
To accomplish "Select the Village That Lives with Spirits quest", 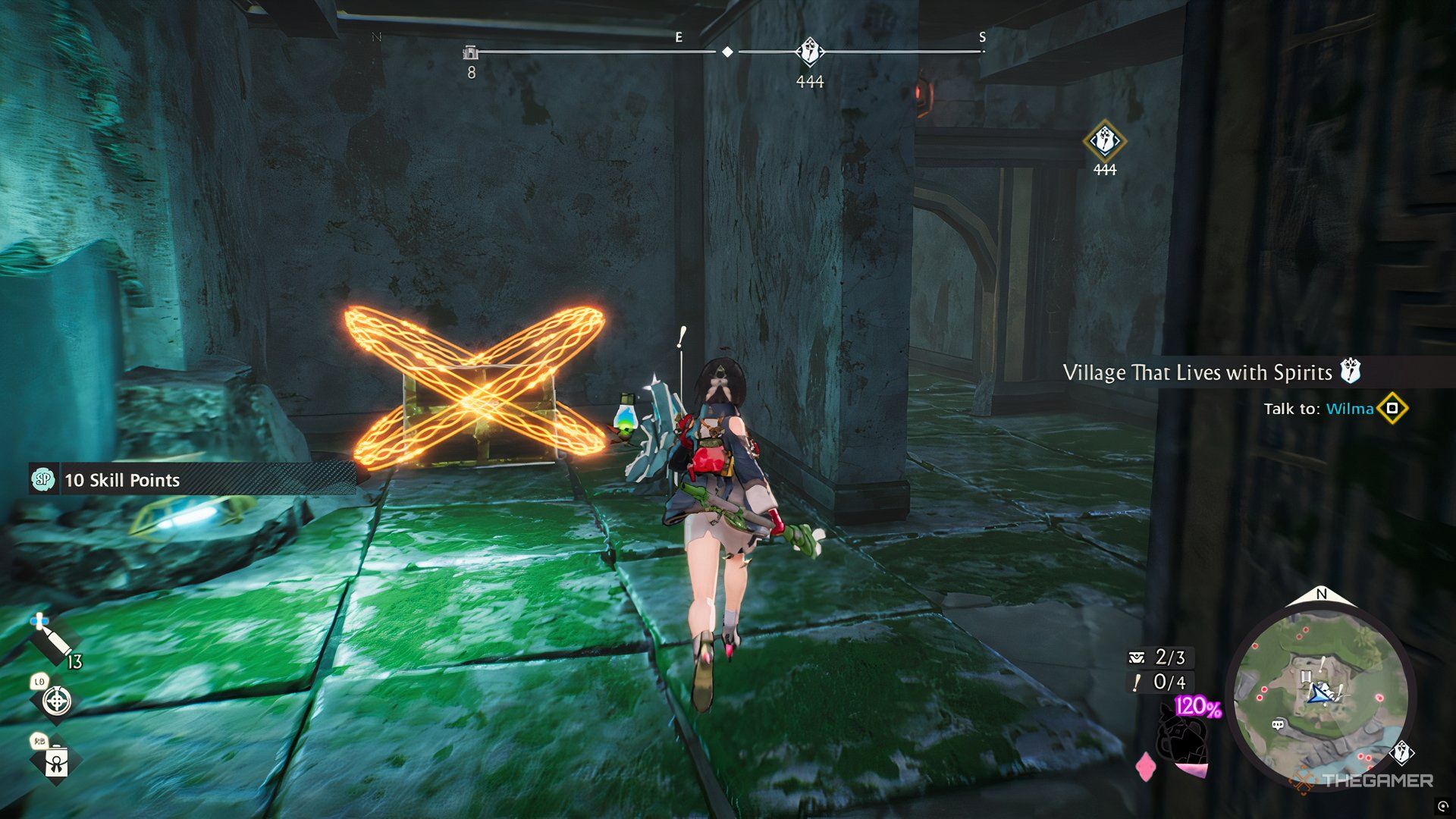I will click(x=1197, y=372).
